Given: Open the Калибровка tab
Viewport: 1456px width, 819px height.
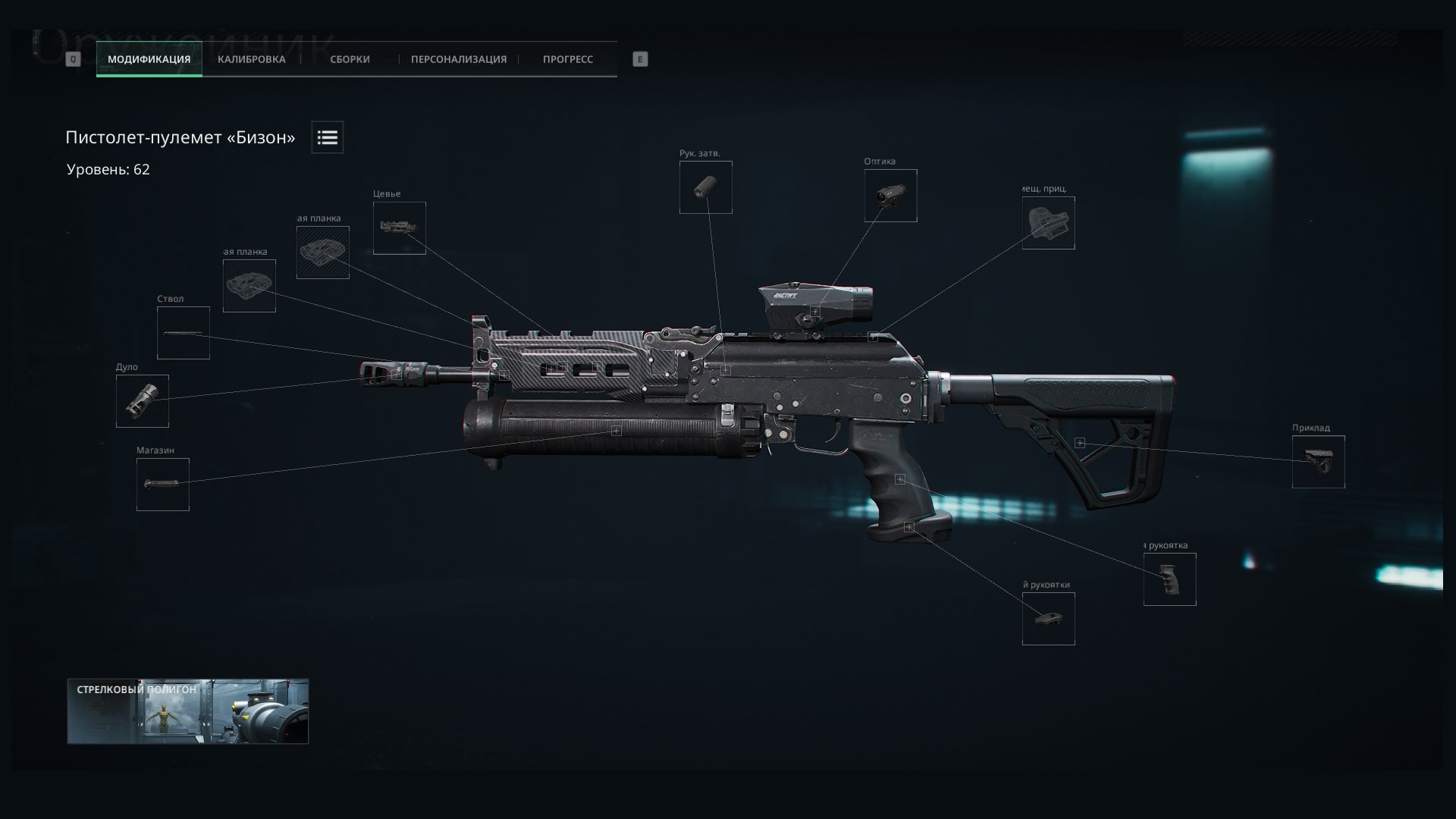Looking at the screenshot, I should 251,59.
